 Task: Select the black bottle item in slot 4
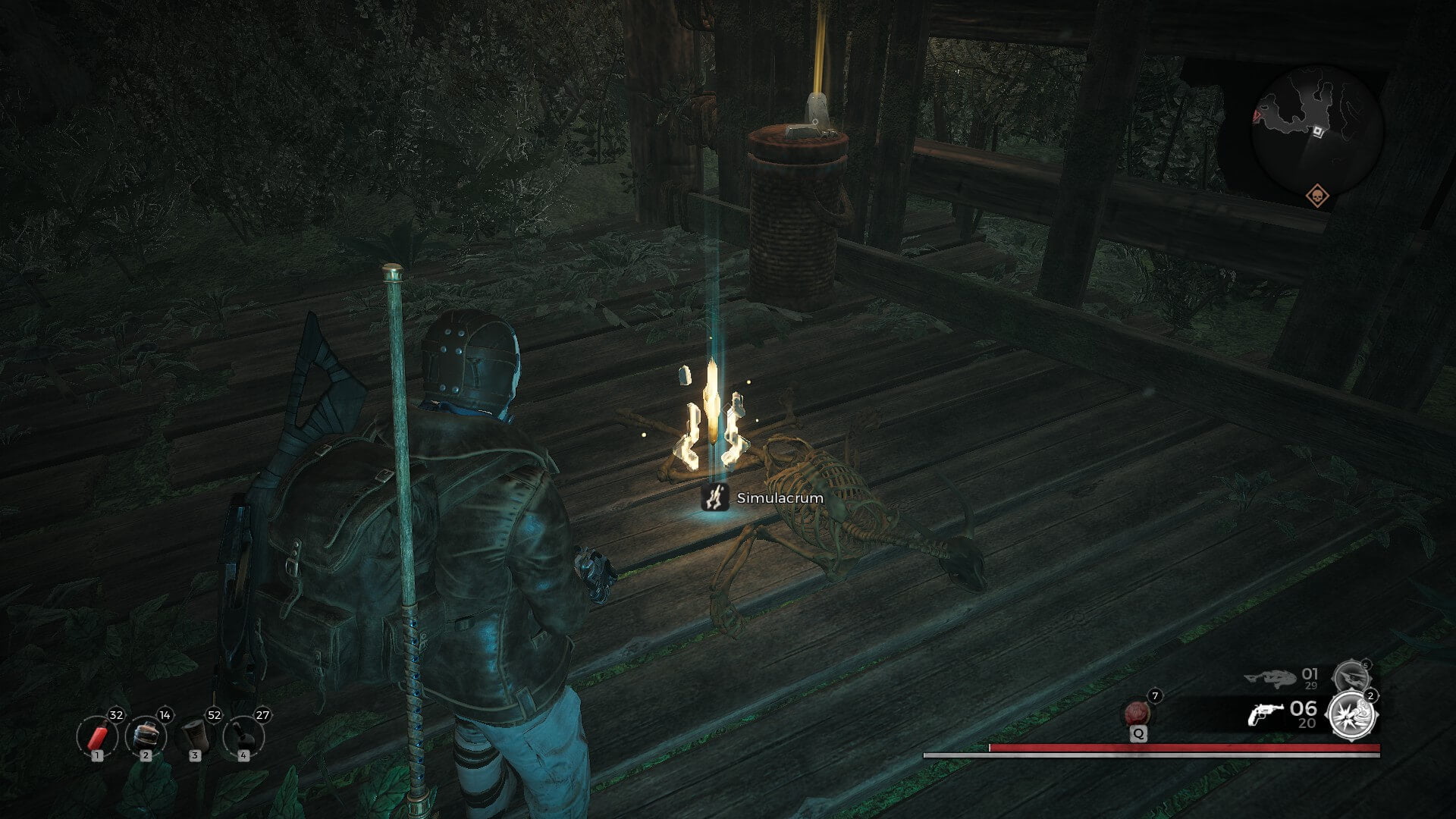coord(243,736)
